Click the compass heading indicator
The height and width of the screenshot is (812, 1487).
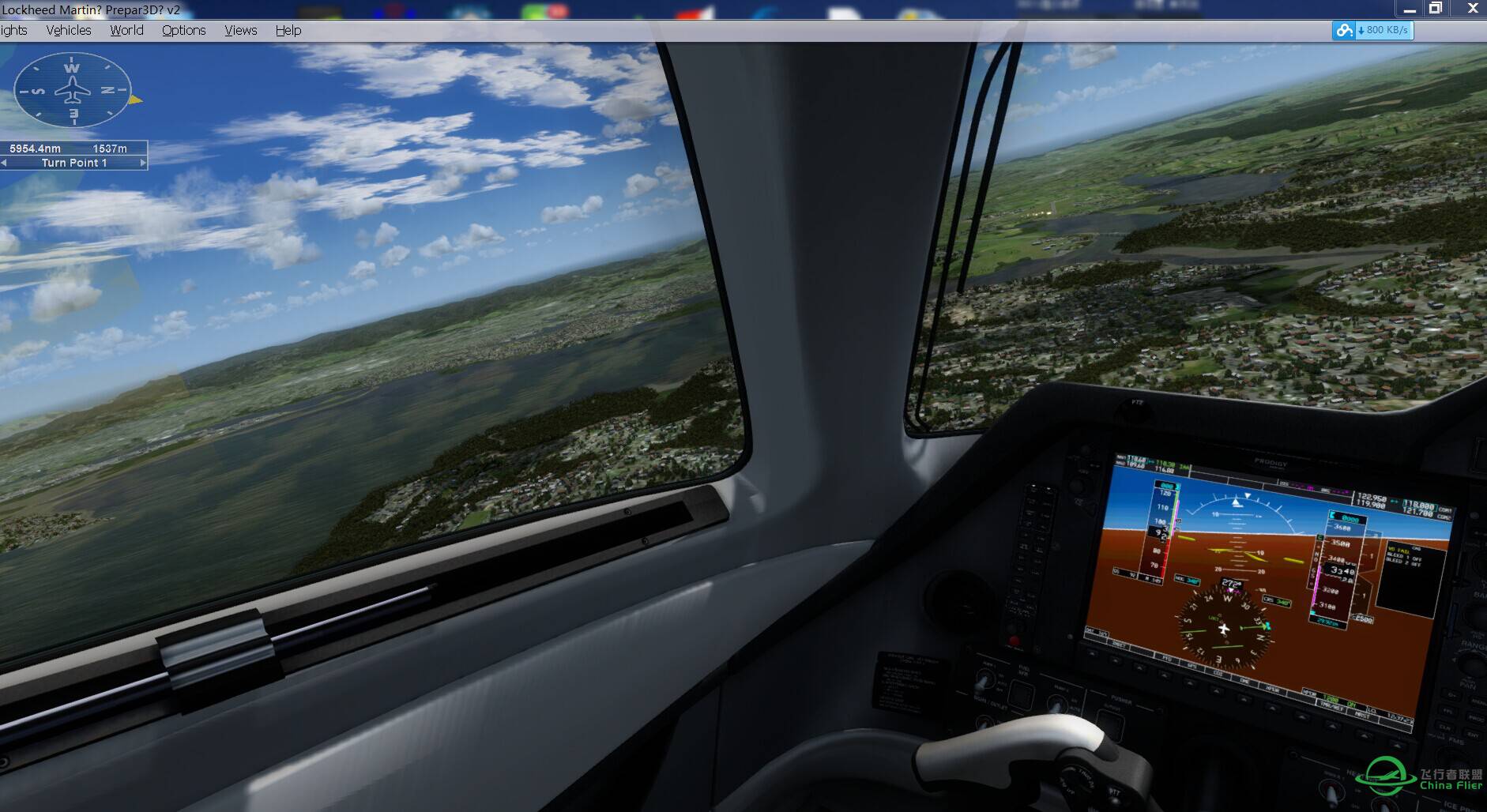click(x=73, y=90)
